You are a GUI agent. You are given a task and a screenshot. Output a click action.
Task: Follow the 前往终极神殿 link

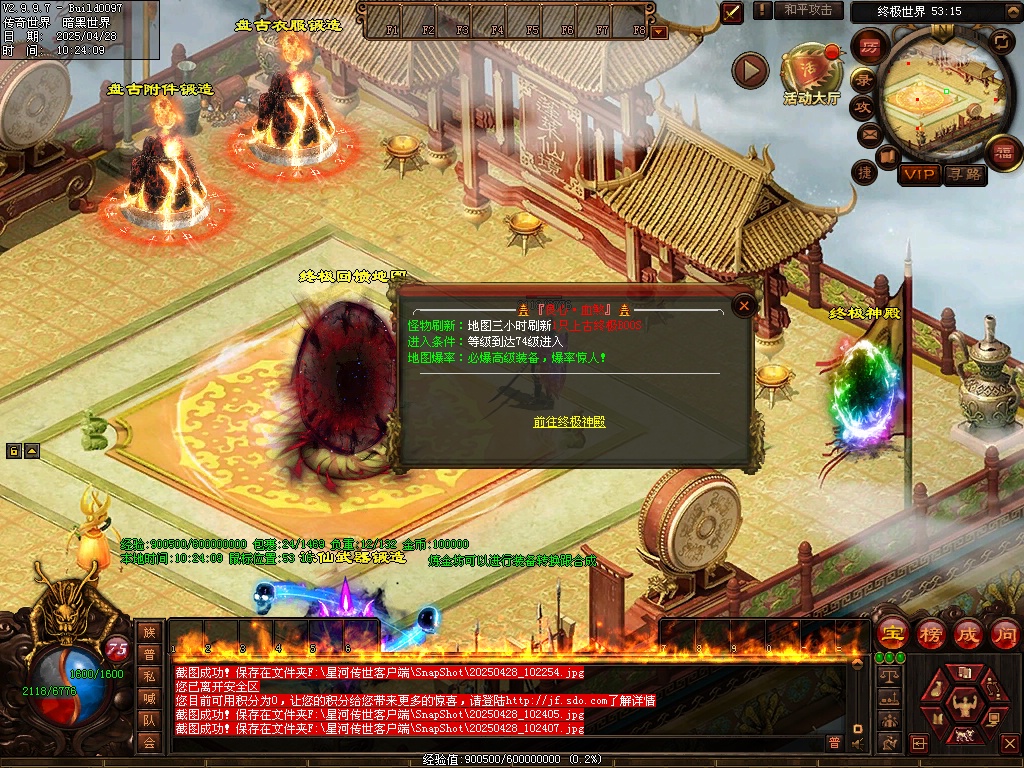pyautogui.click(x=569, y=422)
